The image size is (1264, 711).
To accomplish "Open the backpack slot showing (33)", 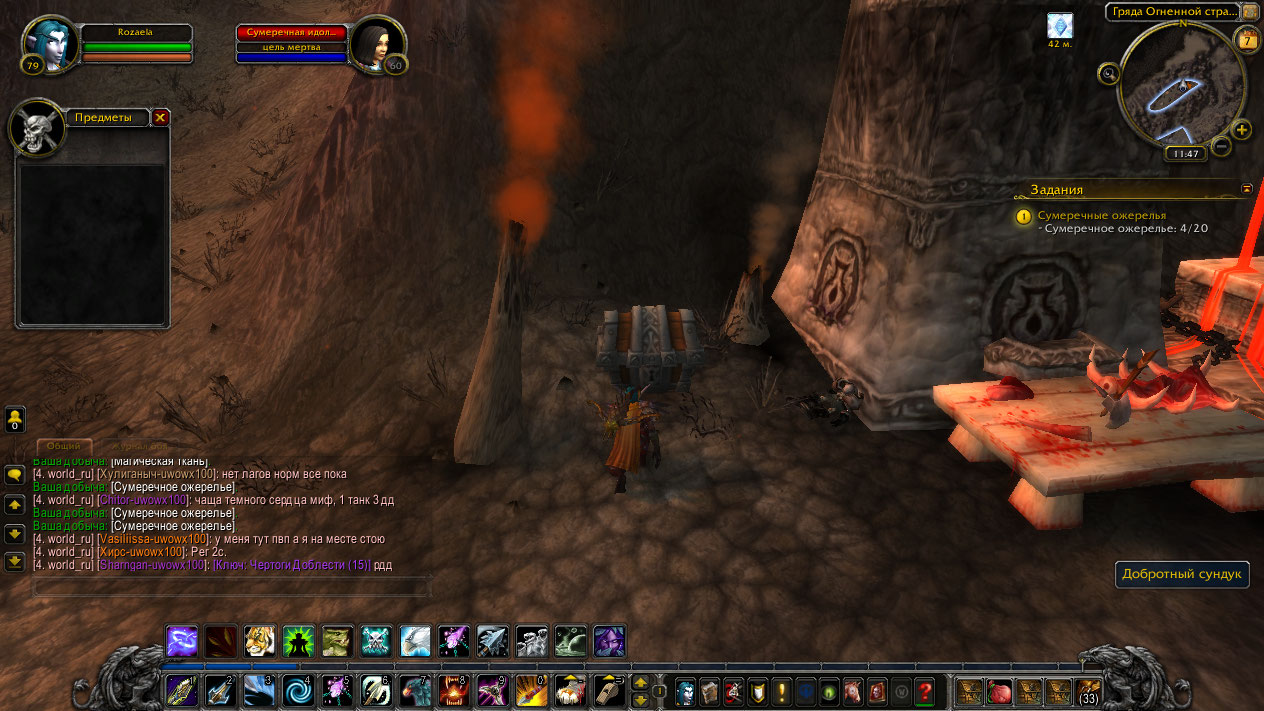I will pyautogui.click(x=1087, y=691).
